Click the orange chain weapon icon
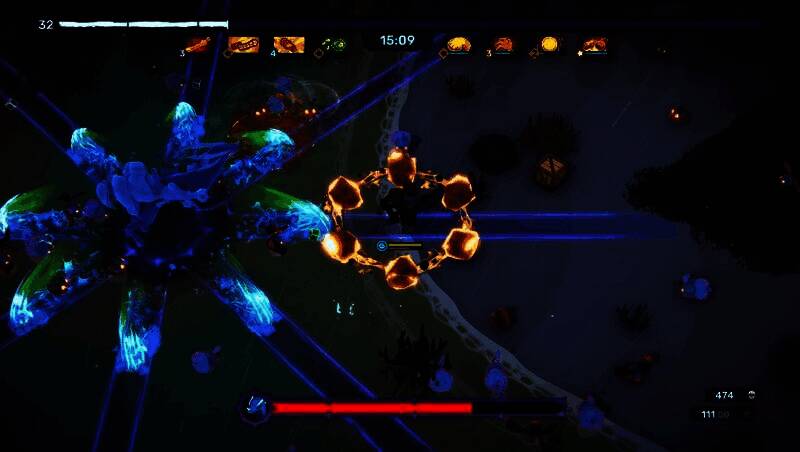Image resolution: width=800 pixels, height=452 pixels. [243, 44]
